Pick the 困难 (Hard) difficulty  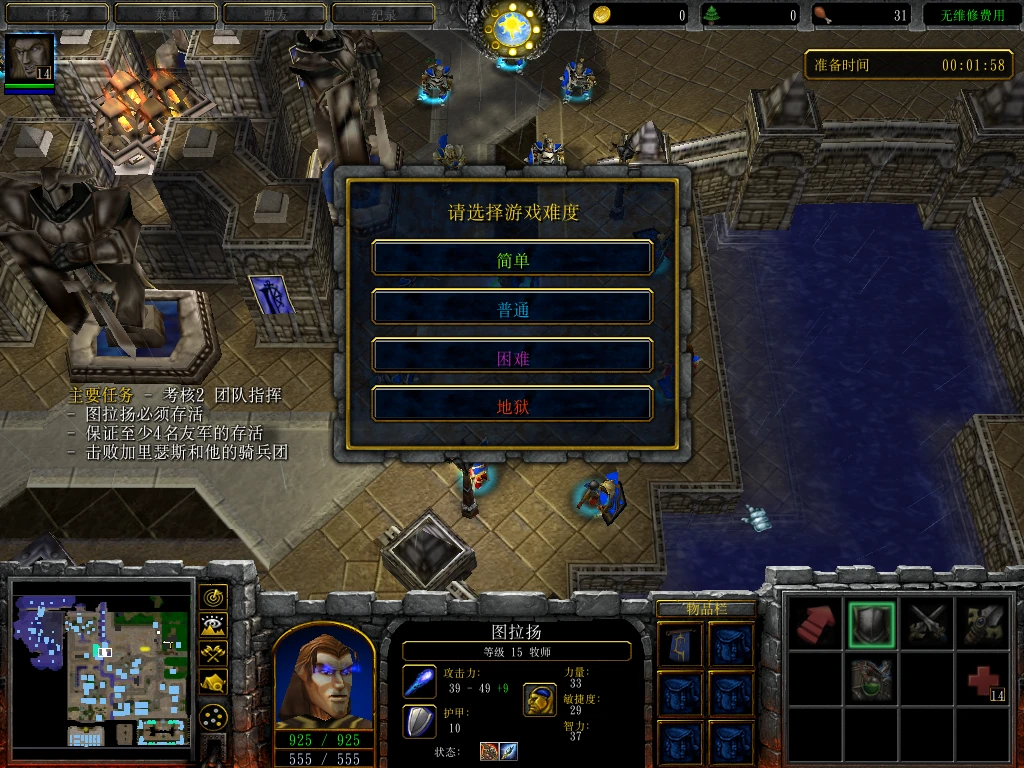[512, 356]
